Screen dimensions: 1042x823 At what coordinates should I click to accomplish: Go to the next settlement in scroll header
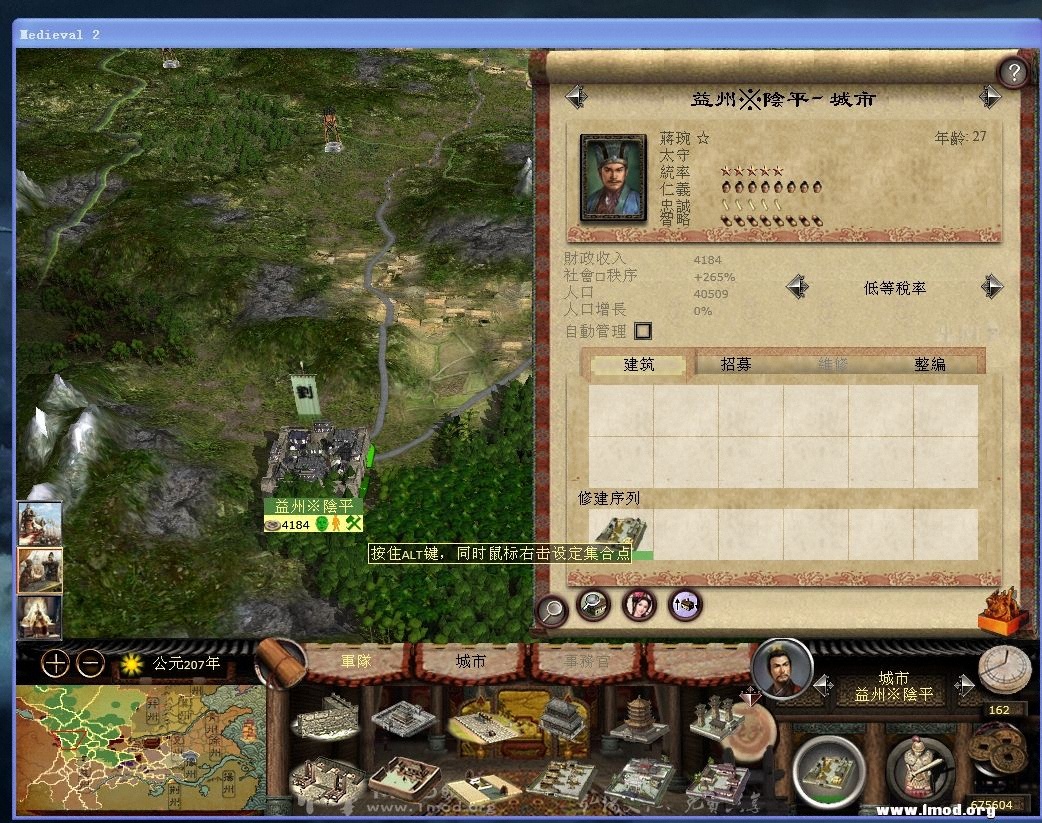(990, 97)
